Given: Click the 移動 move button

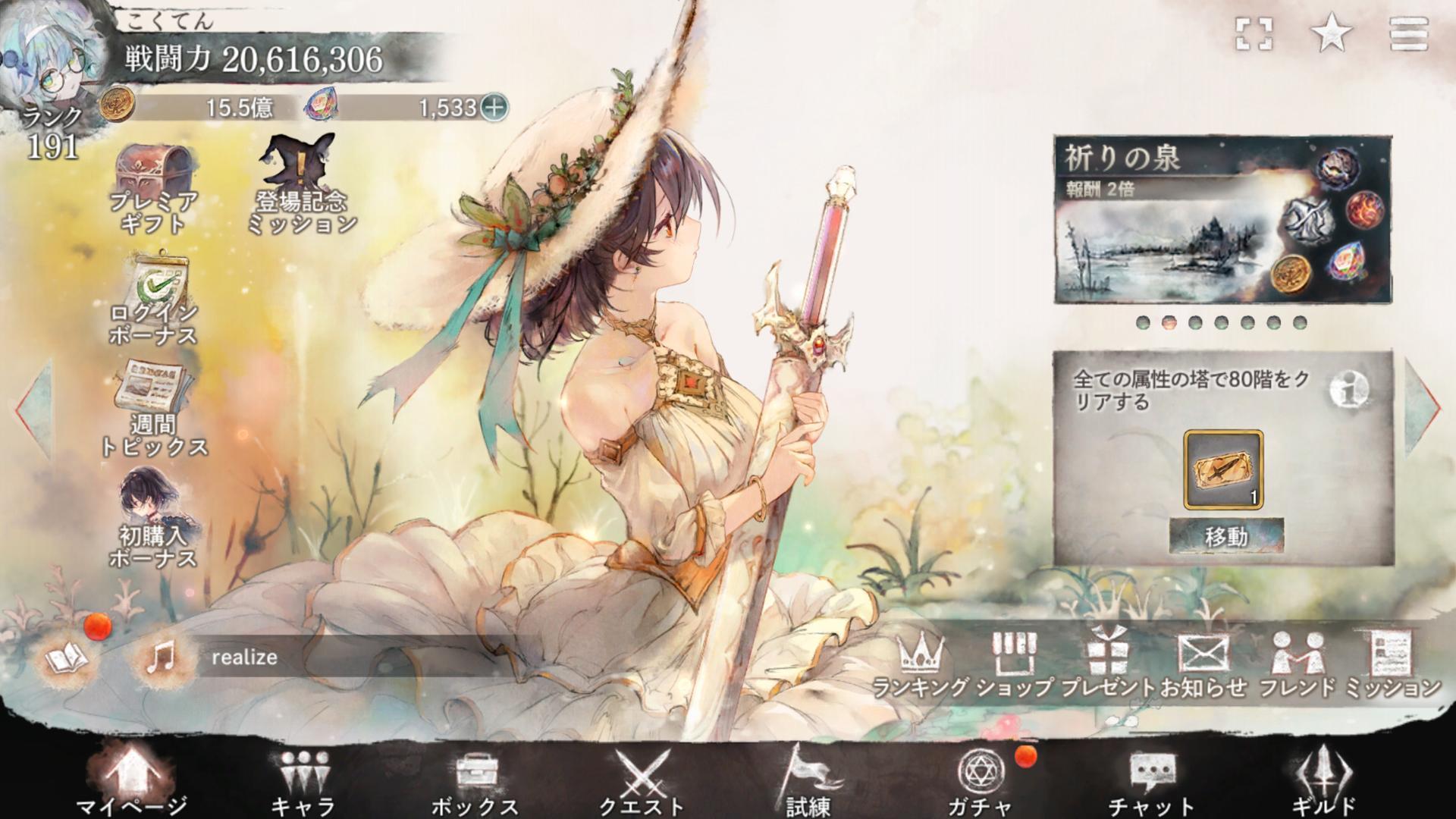Looking at the screenshot, I should tap(1225, 537).
